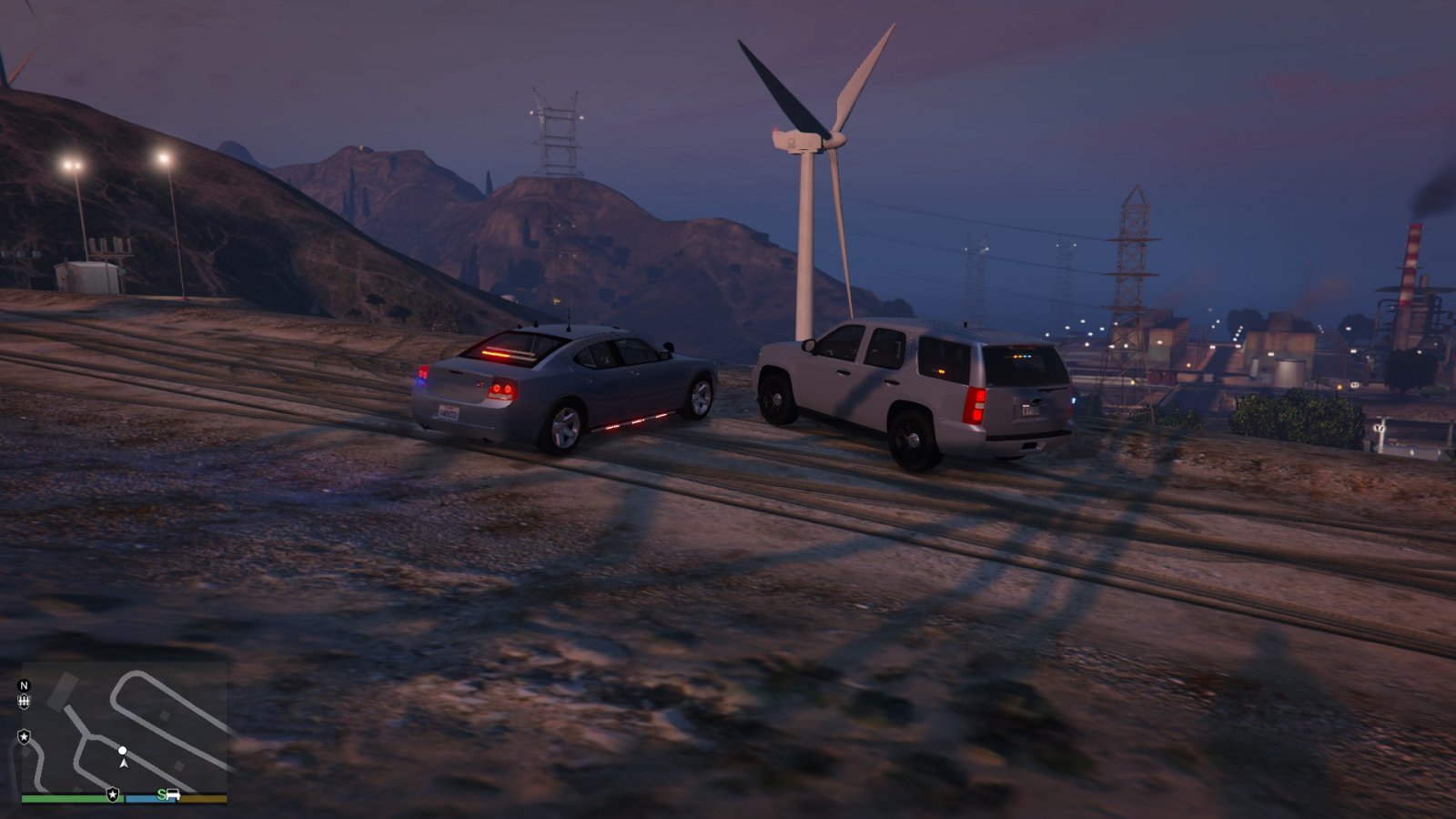Click the player arrow on the minimap
The width and height of the screenshot is (1456, 819).
[x=124, y=763]
